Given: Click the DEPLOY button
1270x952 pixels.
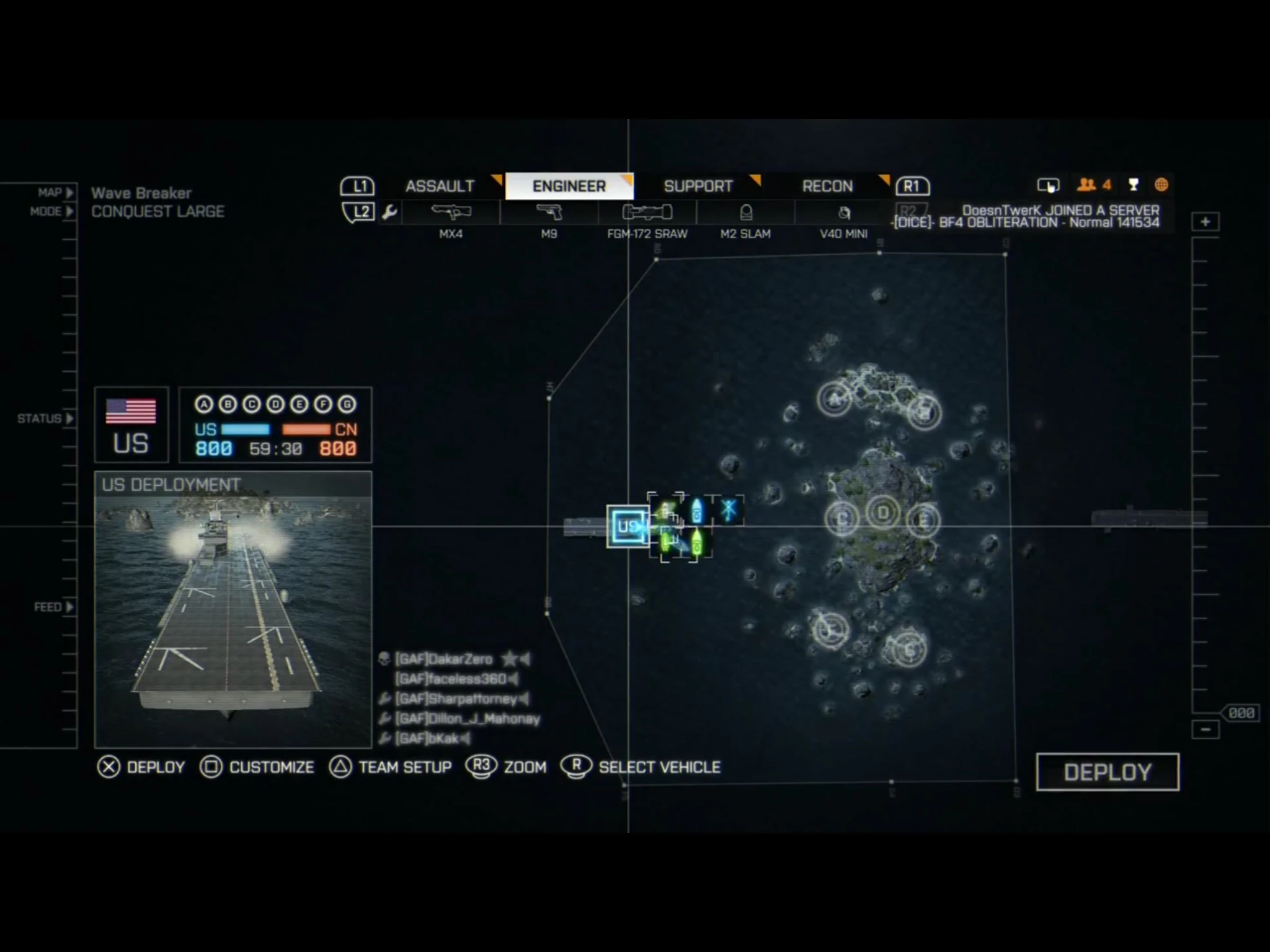Looking at the screenshot, I should (x=1108, y=772).
